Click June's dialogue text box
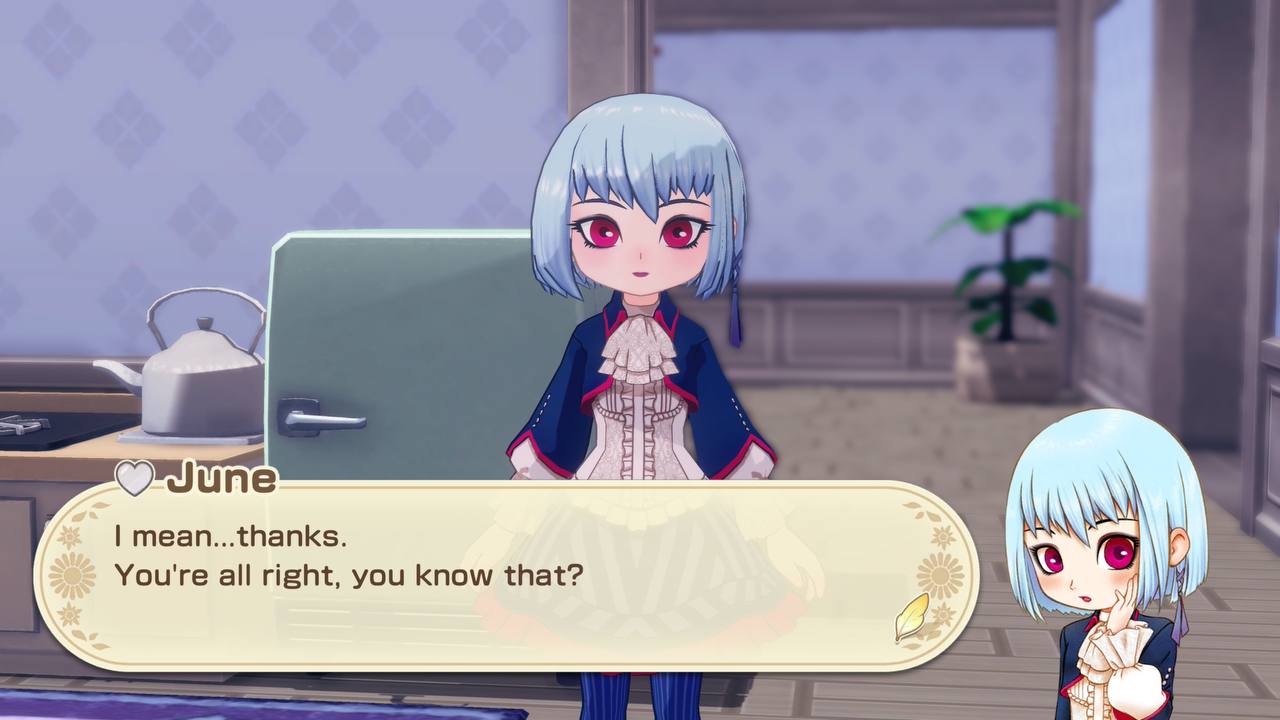The height and width of the screenshot is (720, 1280). click(x=500, y=575)
